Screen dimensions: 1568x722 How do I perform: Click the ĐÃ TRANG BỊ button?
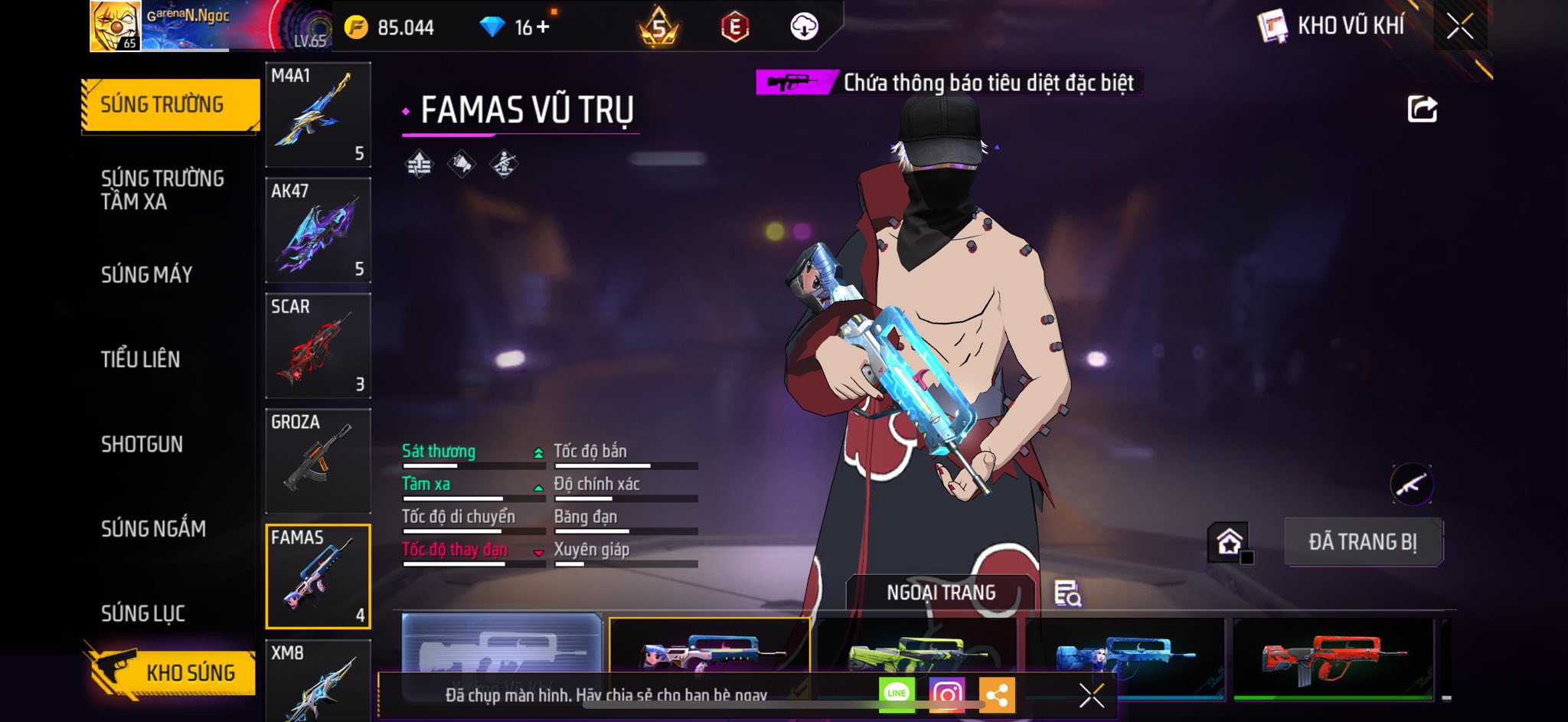(1363, 542)
